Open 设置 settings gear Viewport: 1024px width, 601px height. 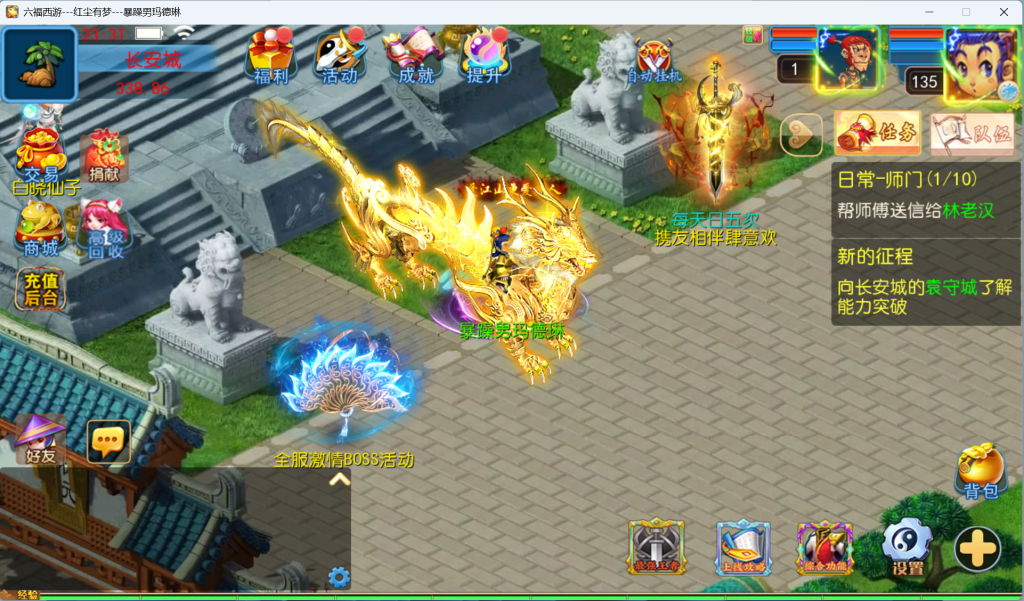pos(907,549)
